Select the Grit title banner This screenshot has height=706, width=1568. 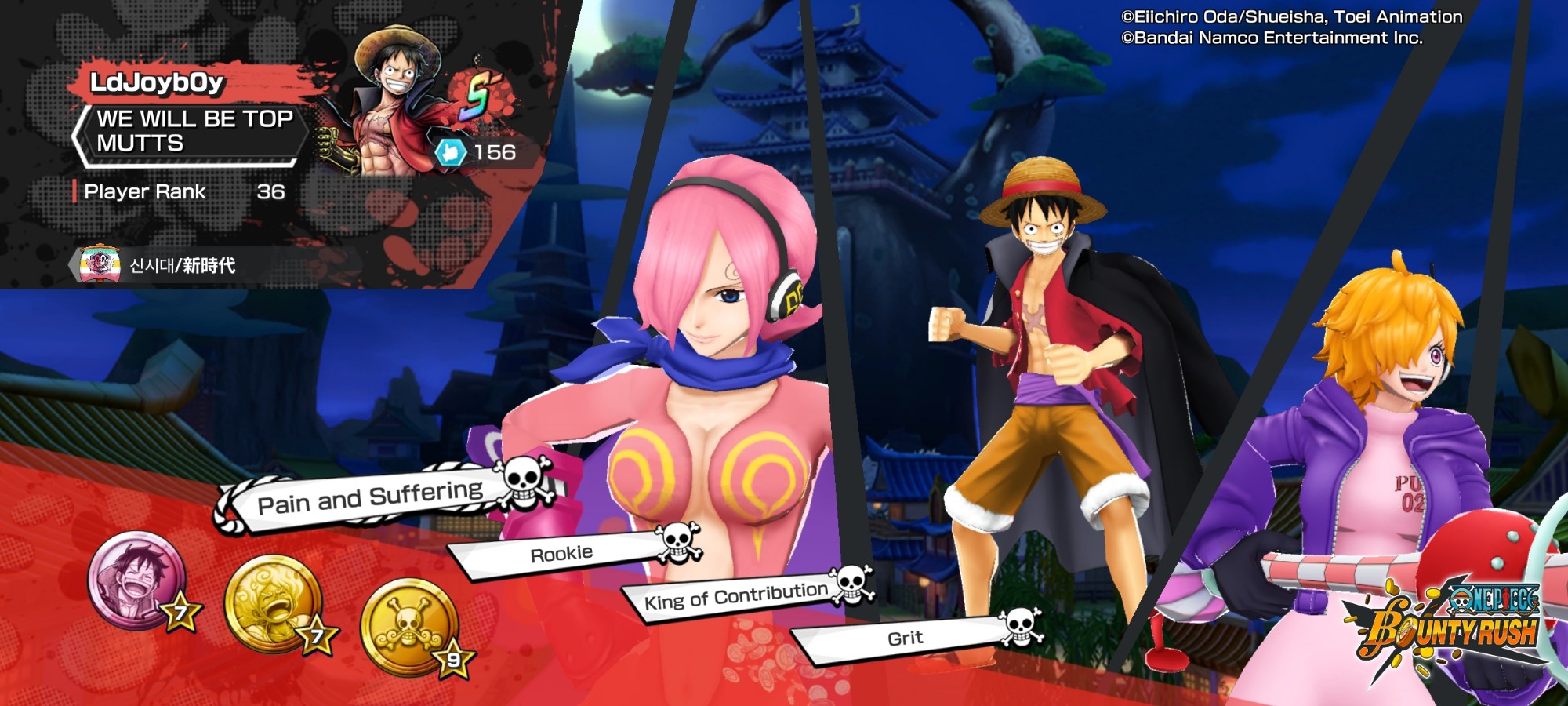905,639
